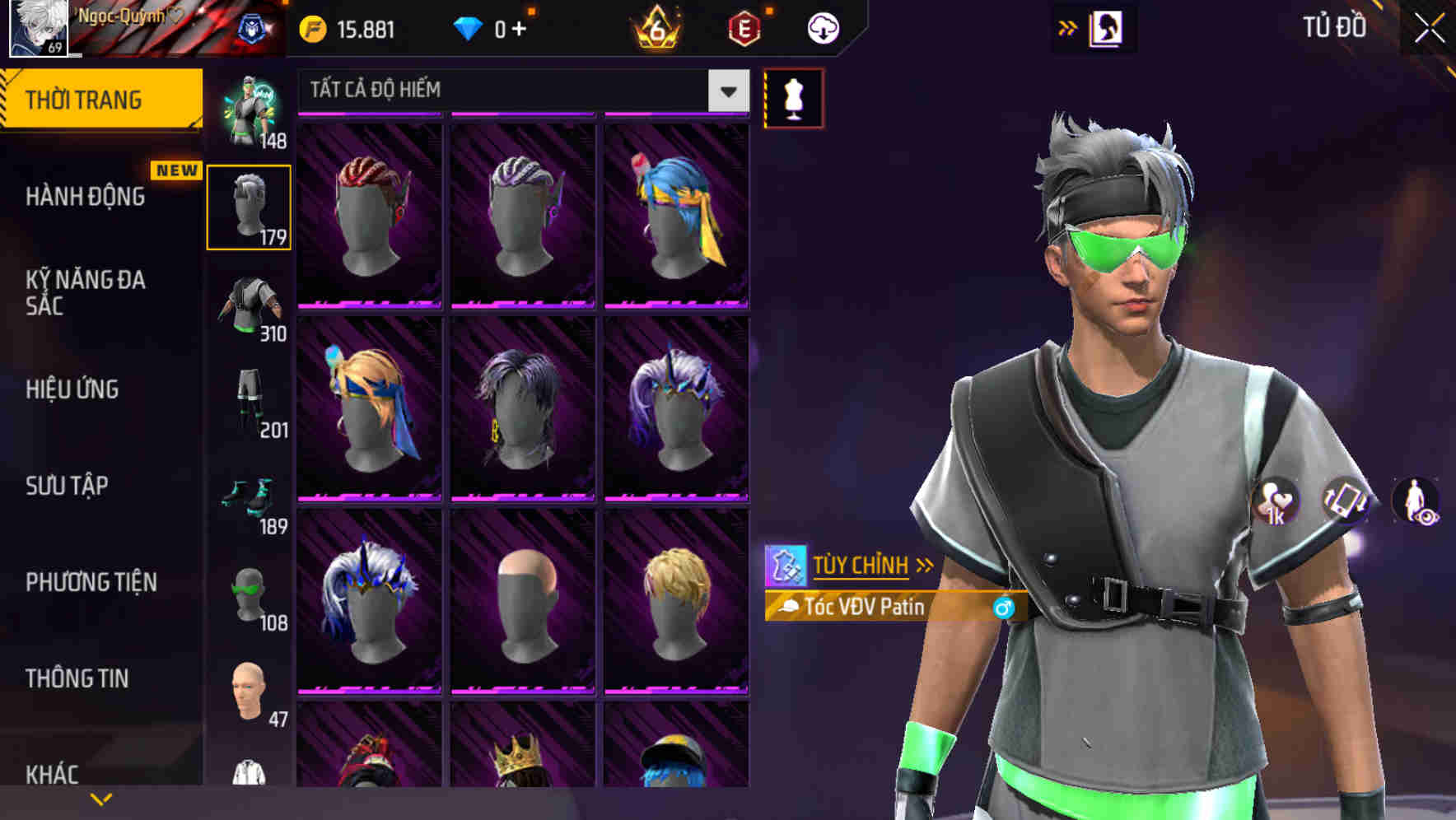Expand the sidebar with the bottom chevron
Screen dimensions: 1456x820
click(101, 799)
